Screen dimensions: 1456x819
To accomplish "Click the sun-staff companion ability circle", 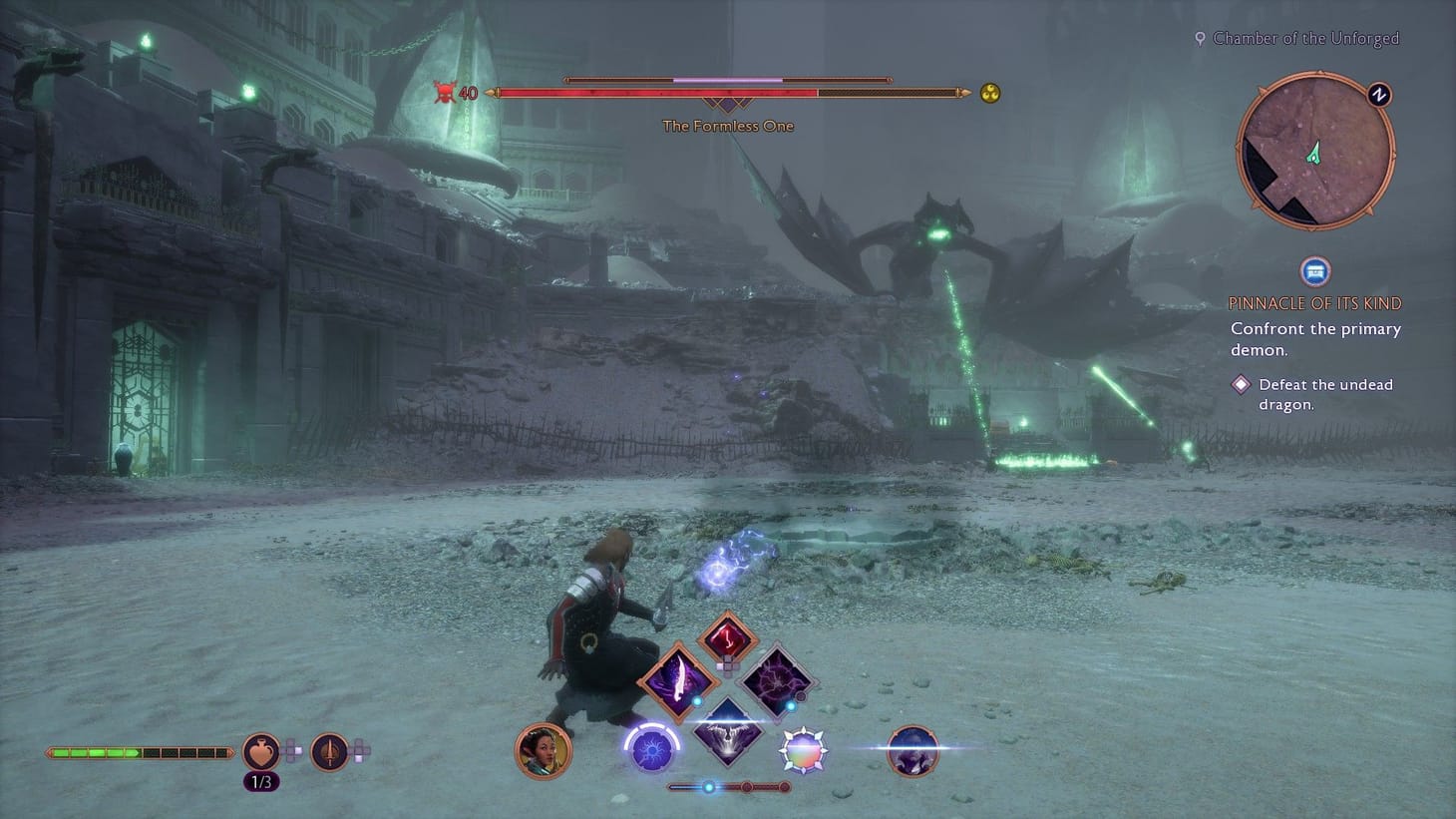I will [x=650, y=748].
